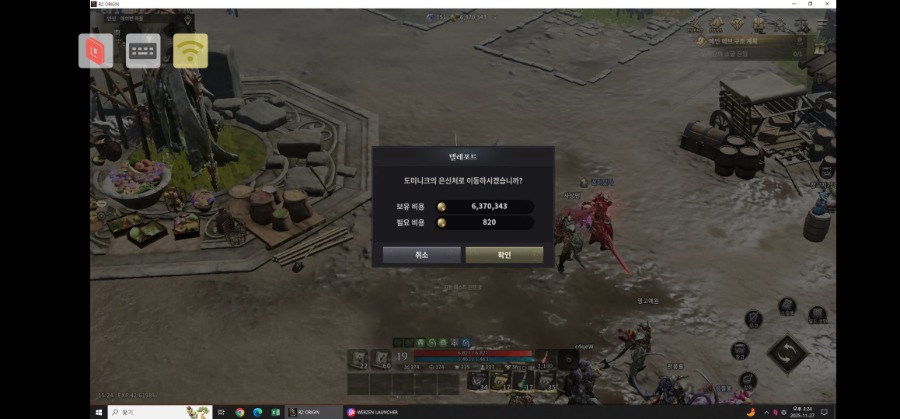The image size is (900, 419).
Task: Click the red overlay app icon
Action: coord(96,50)
